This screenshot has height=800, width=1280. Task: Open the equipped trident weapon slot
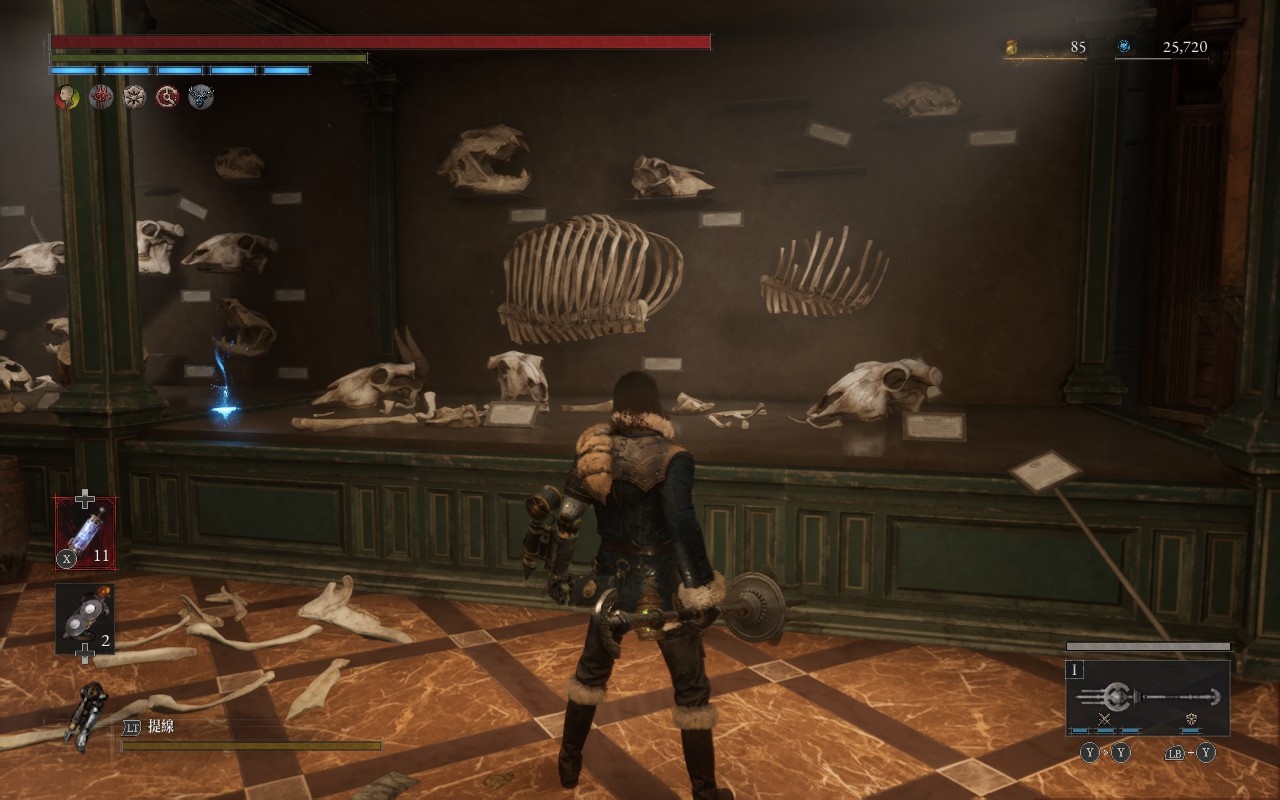pos(1147,696)
